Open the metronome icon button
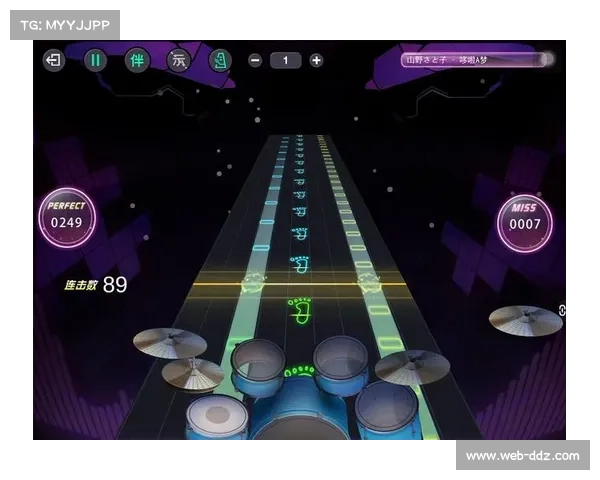This screenshot has height=480, width=600. [221, 60]
